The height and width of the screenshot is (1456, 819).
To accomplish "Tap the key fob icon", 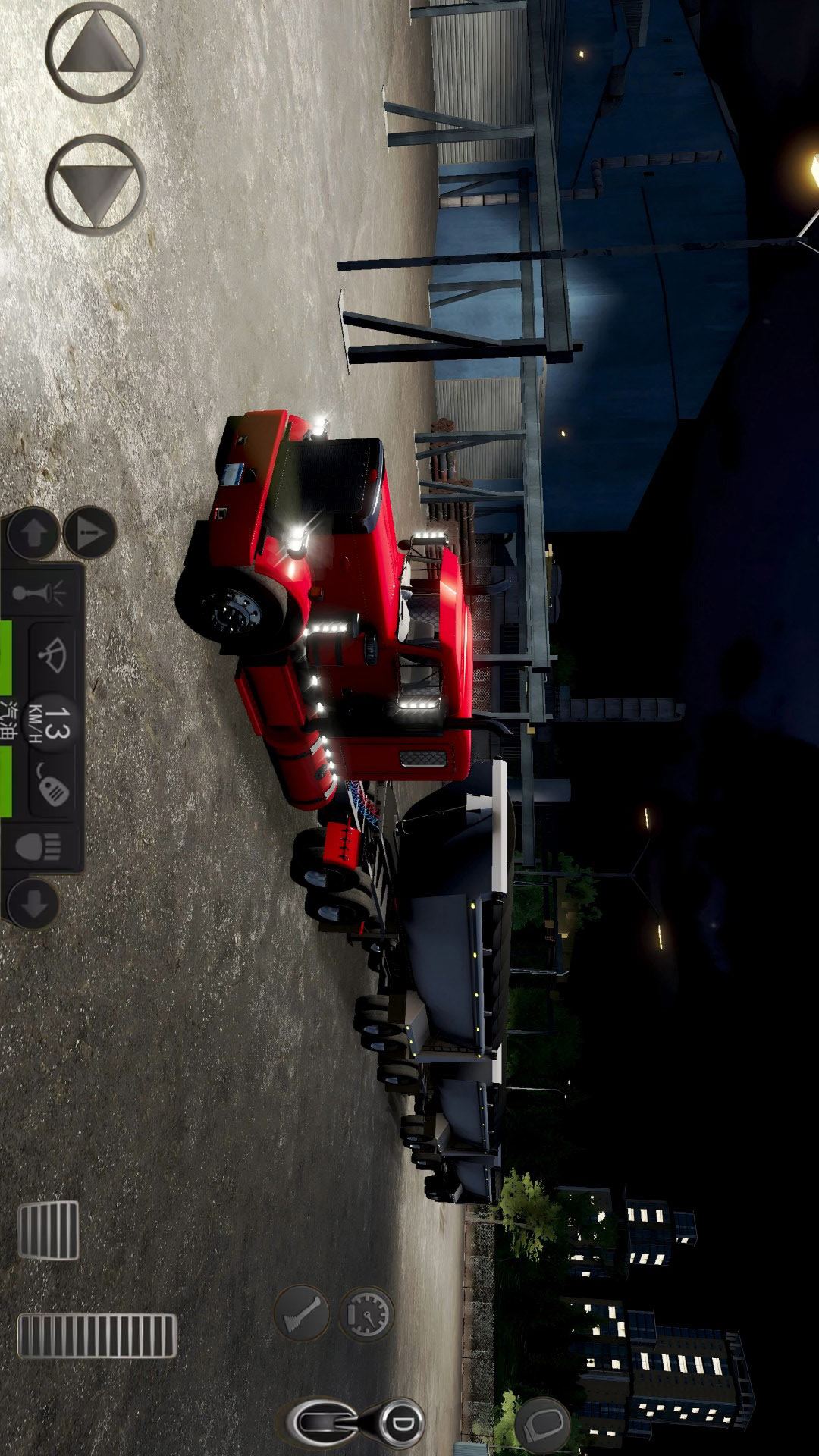I will pyautogui.click(x=52, y=789).
